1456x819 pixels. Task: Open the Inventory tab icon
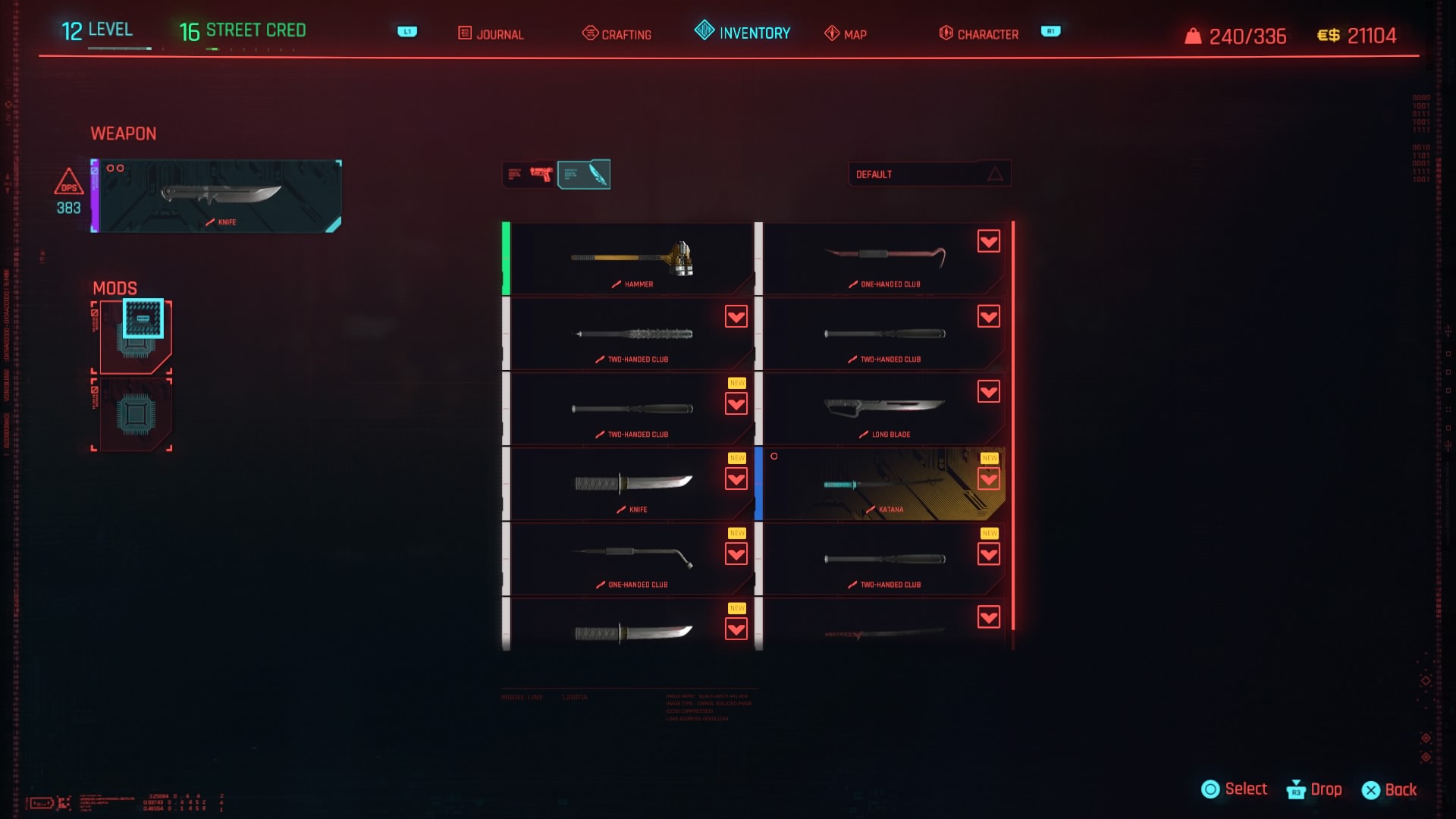point(703,33)
